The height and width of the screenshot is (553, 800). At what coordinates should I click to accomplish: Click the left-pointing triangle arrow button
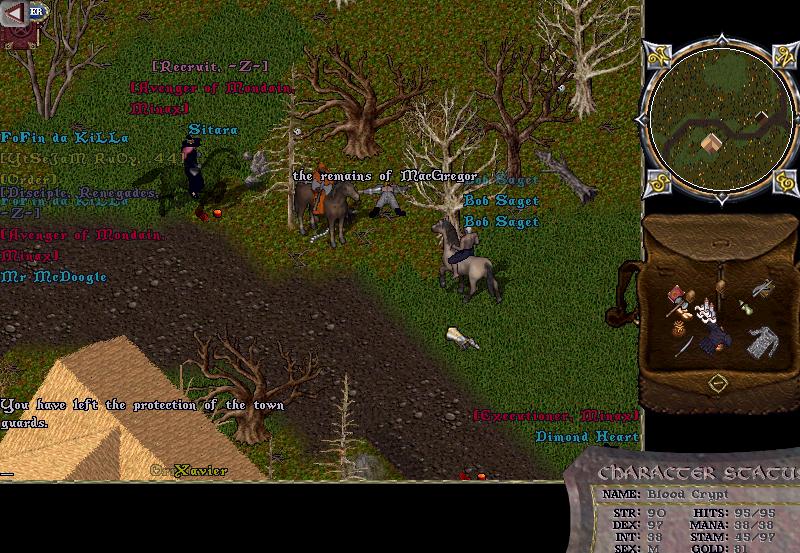tap(14, 13)
